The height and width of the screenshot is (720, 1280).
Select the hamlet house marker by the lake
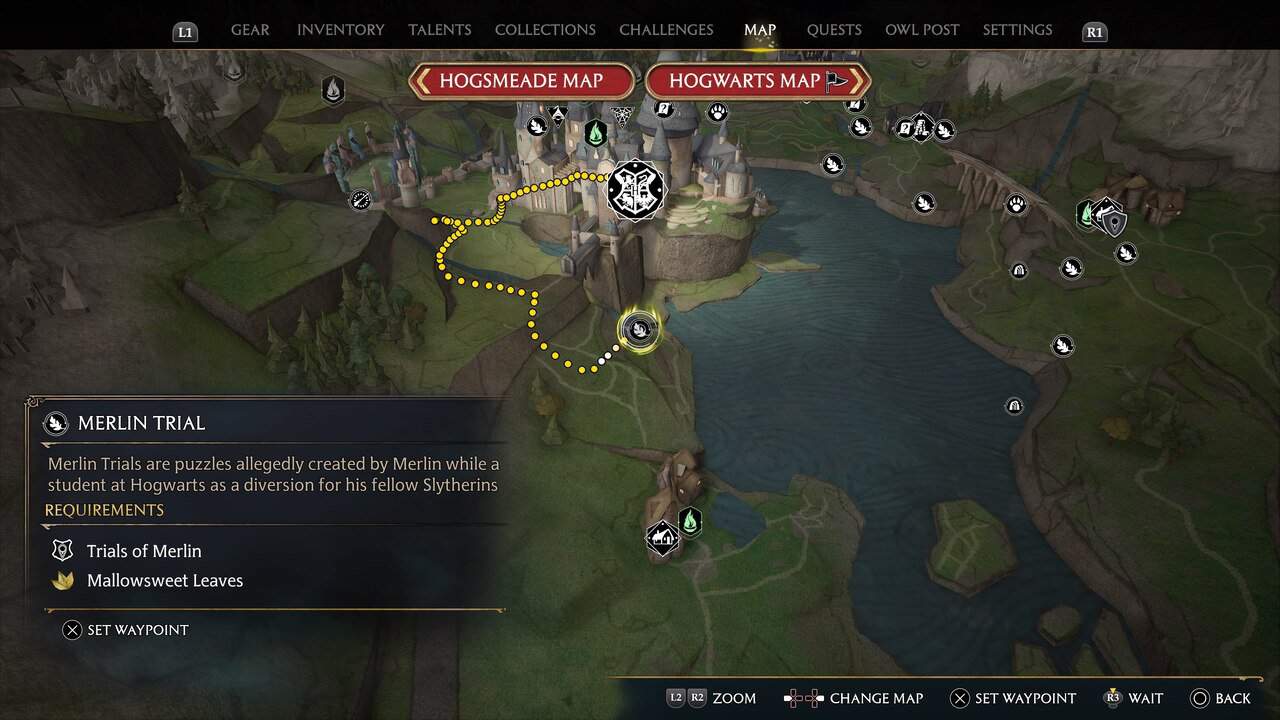[x=662, y=538]
